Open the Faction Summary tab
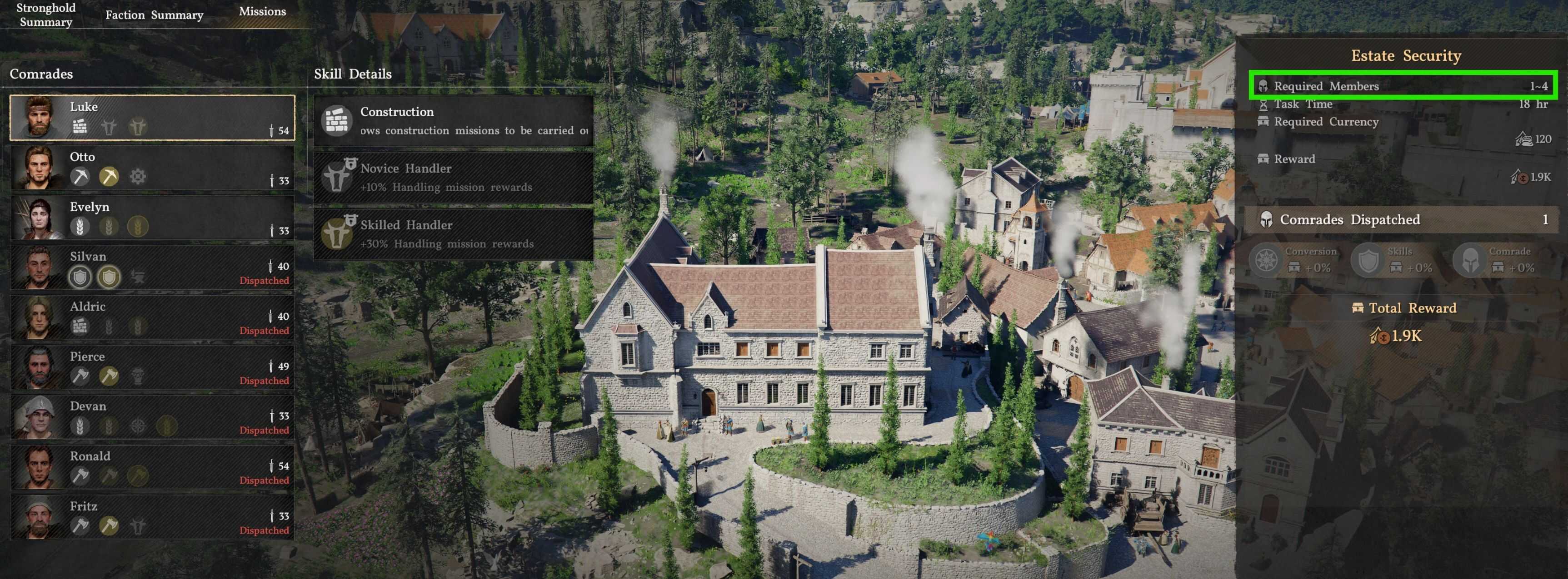This screenshot has height=579, width=1568. (154, 15)
